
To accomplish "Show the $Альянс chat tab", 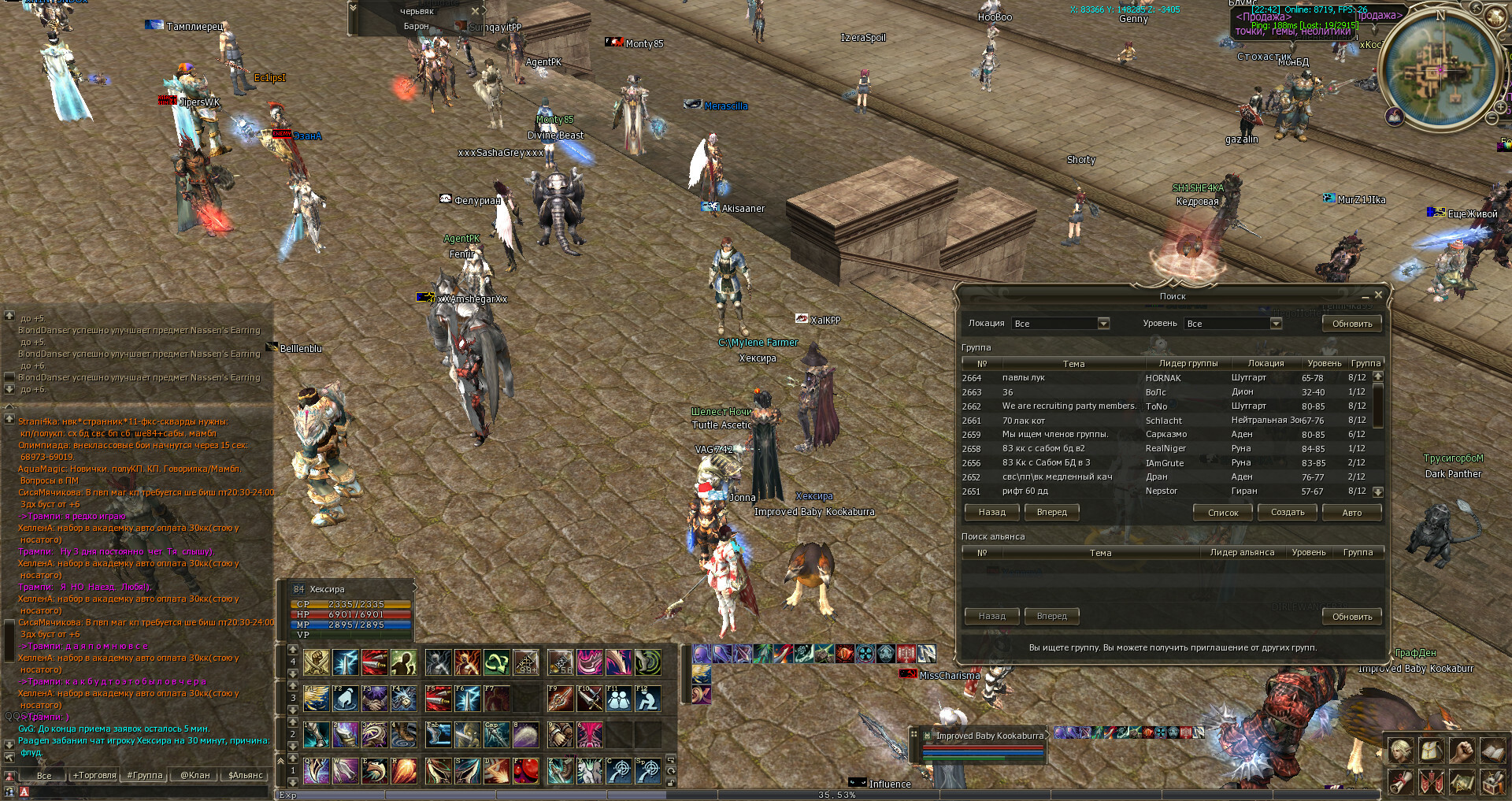I will [245, 775].
